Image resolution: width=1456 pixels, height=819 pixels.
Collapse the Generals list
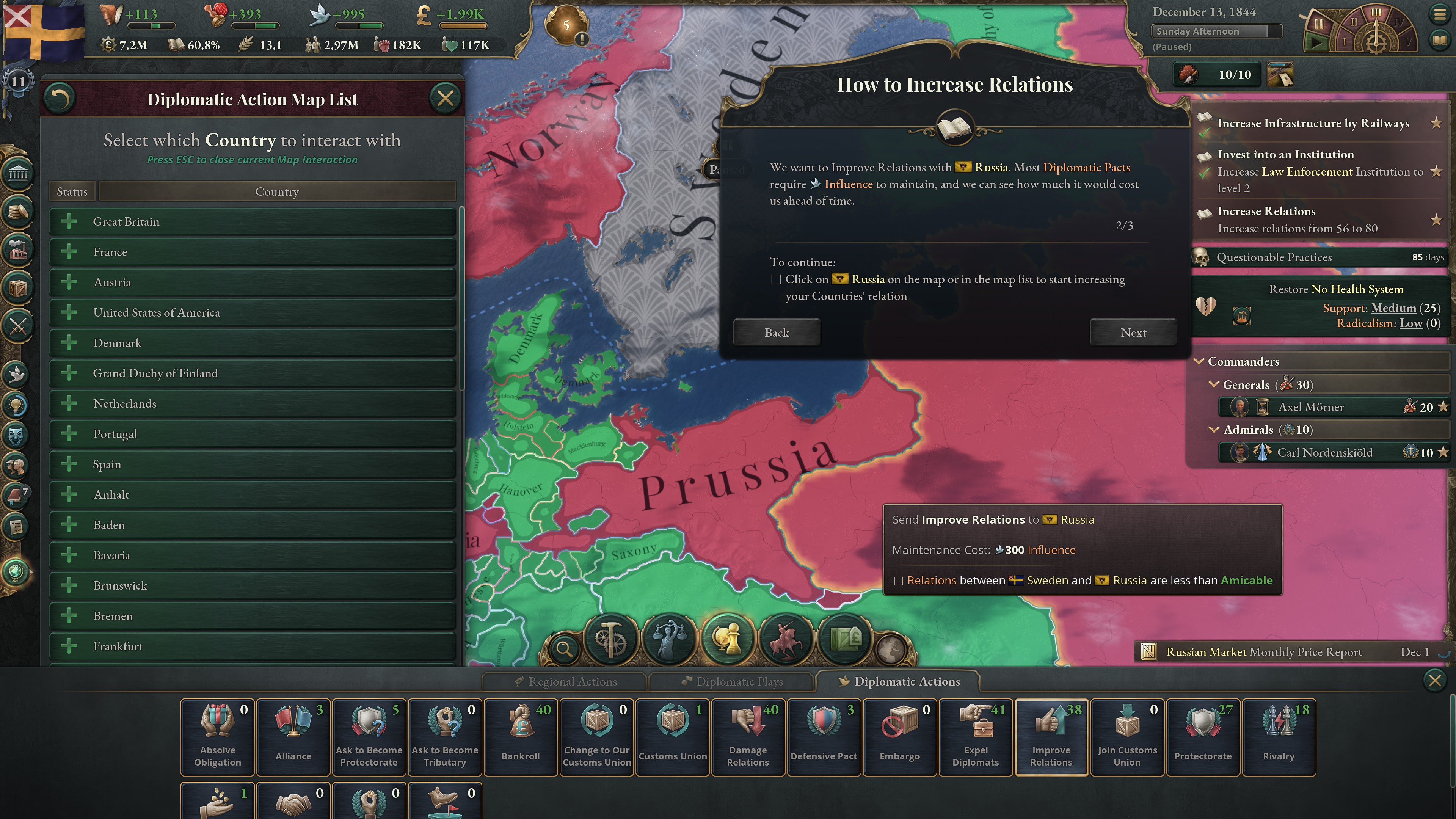[x=1215, y=384]
